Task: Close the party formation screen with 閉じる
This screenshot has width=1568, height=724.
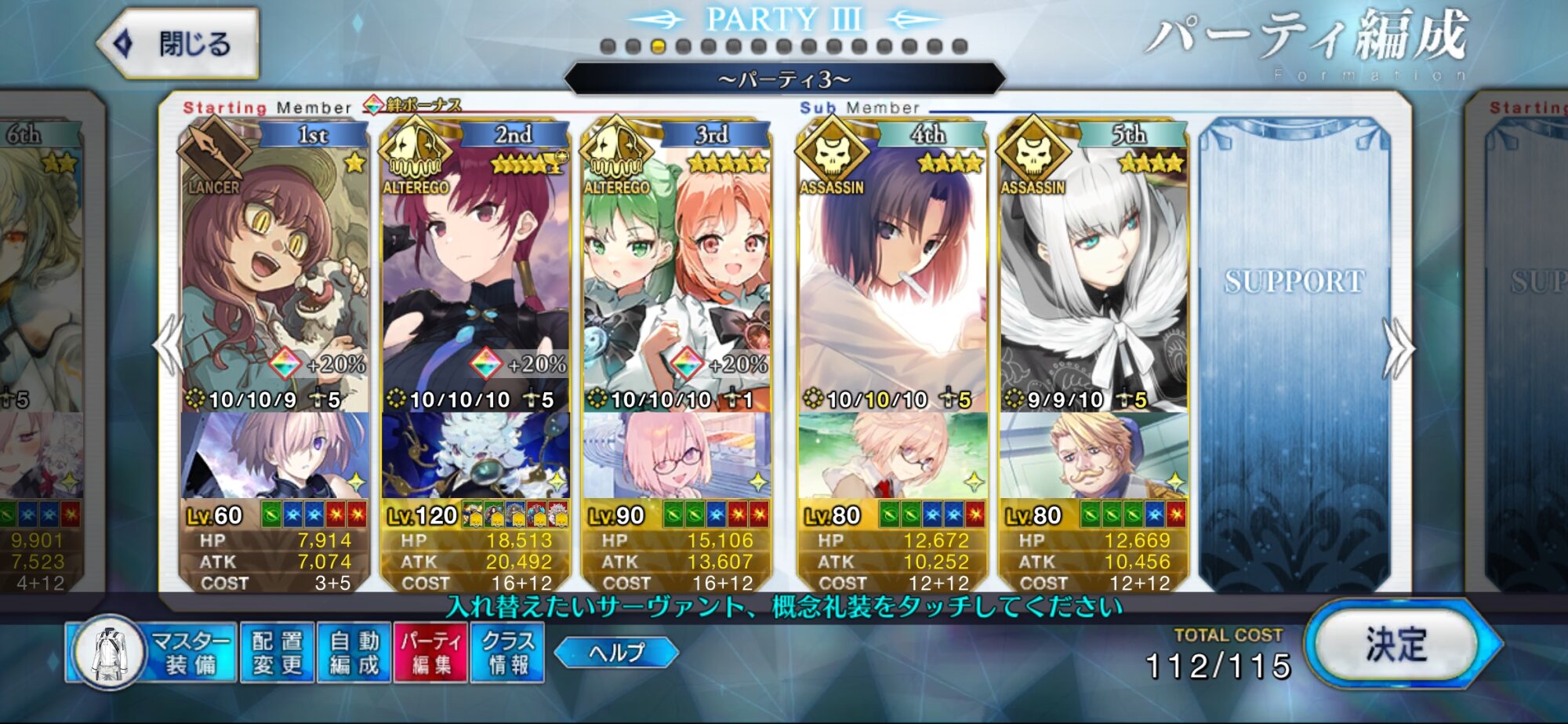Action: pyautogui.click(x=179, y=43)
